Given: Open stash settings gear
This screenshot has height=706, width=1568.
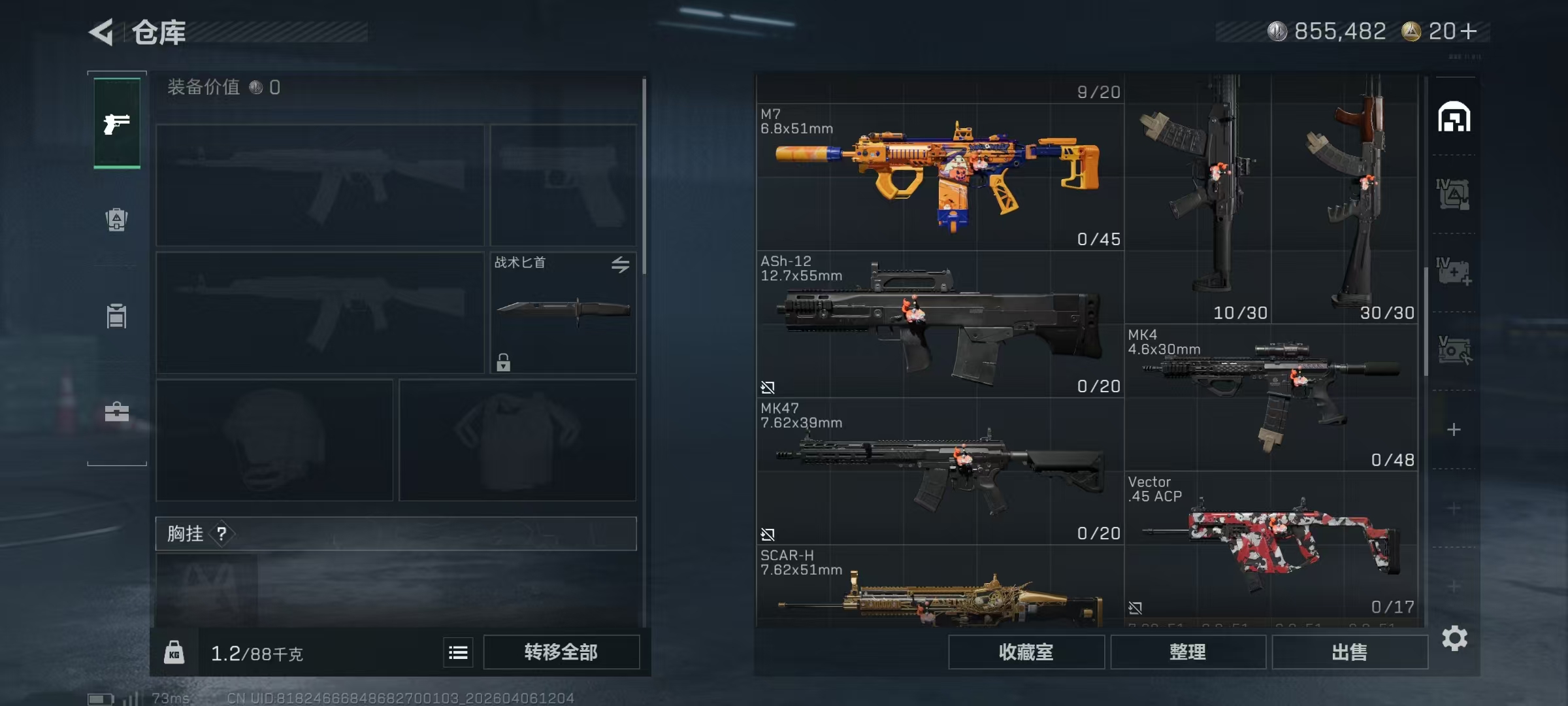Looking at the screenshot, I should (x=1454, y=638).
